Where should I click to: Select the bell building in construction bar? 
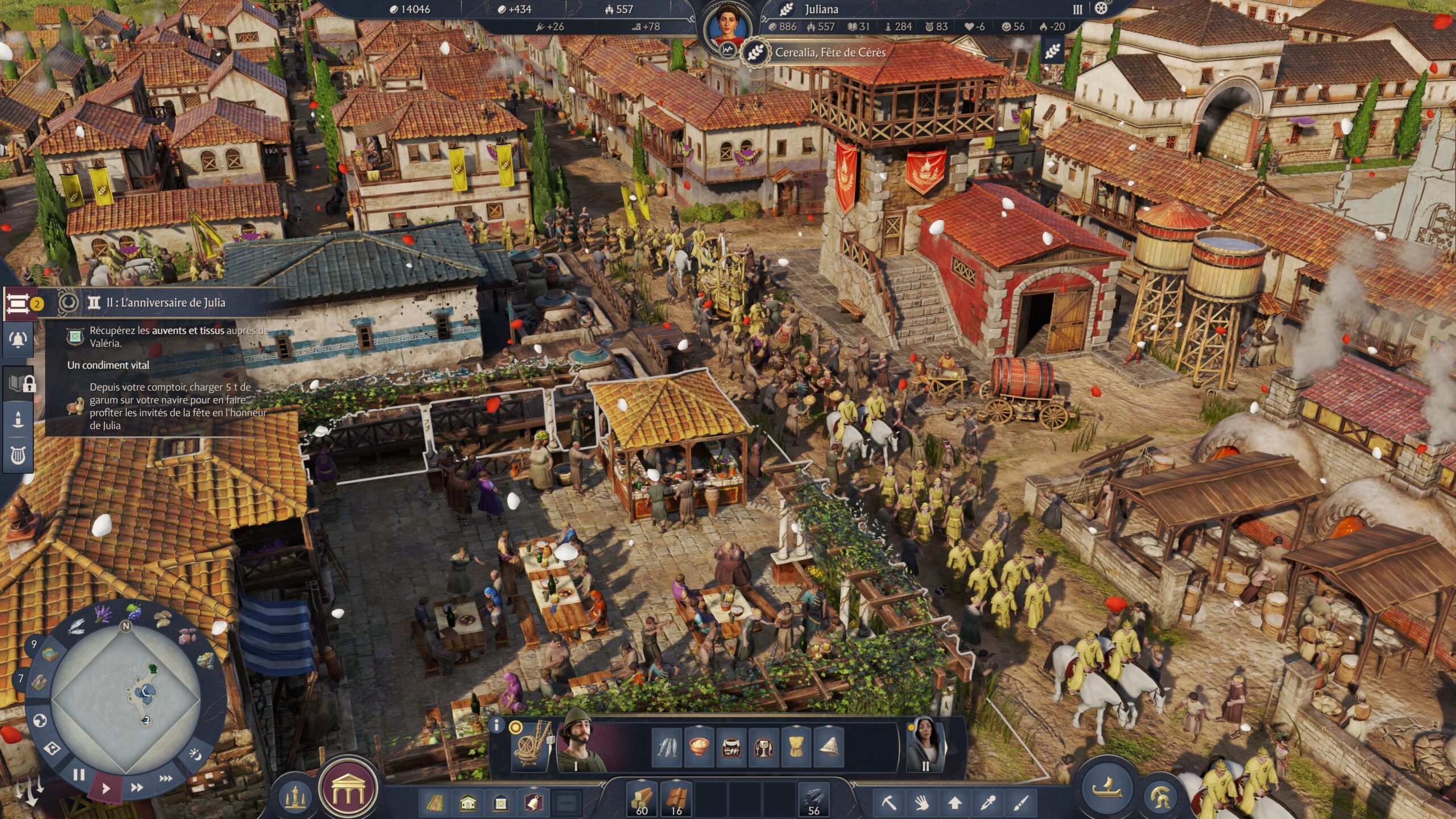click(534, 803)
